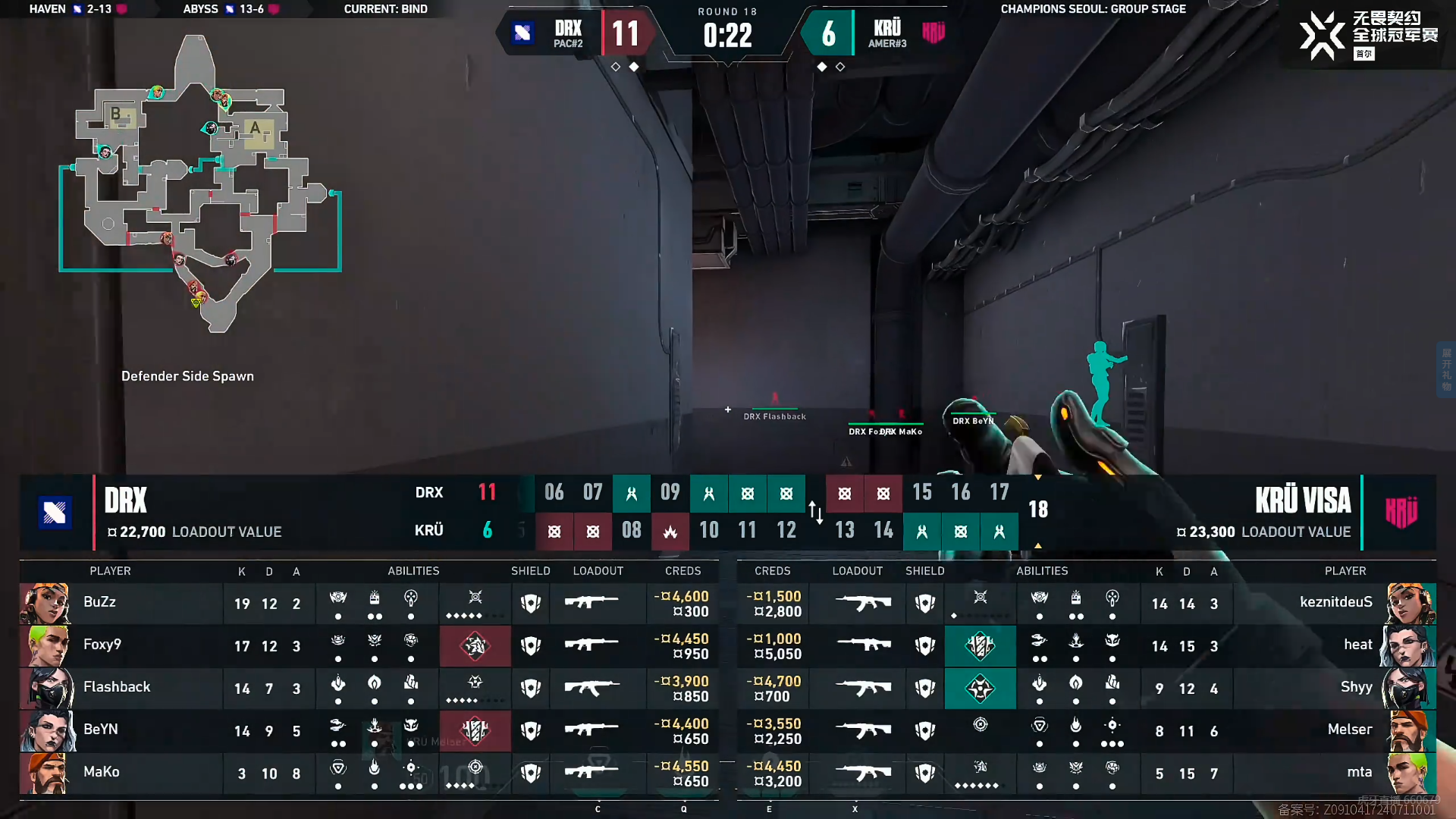Viewport: 1456px width, 819px height.
Task: Click the DRX logo beside loadout value
Action: [55, 513]
